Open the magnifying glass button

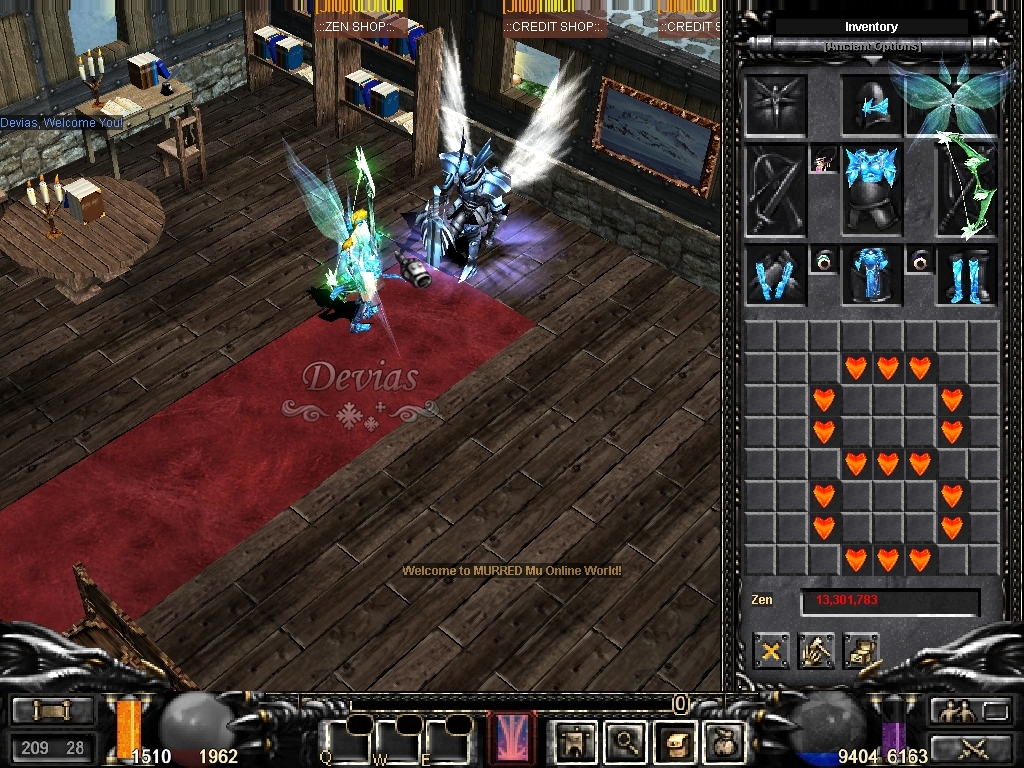[626, 741]
